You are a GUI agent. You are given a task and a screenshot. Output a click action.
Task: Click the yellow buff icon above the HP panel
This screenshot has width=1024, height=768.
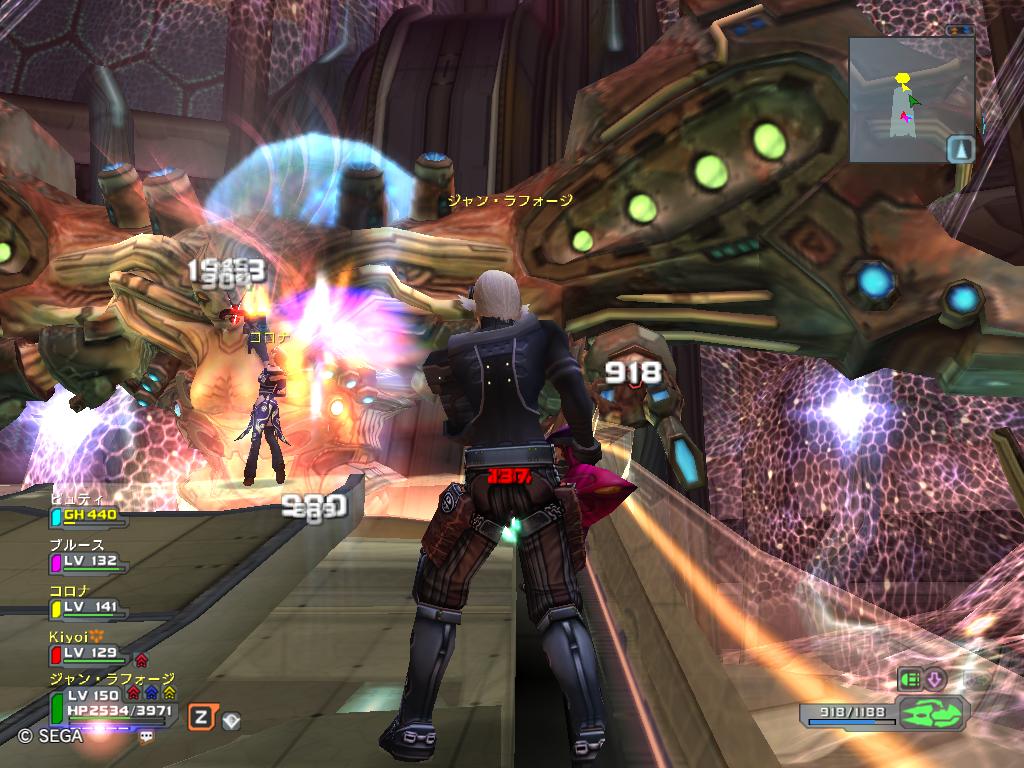(x=169, y=691)
